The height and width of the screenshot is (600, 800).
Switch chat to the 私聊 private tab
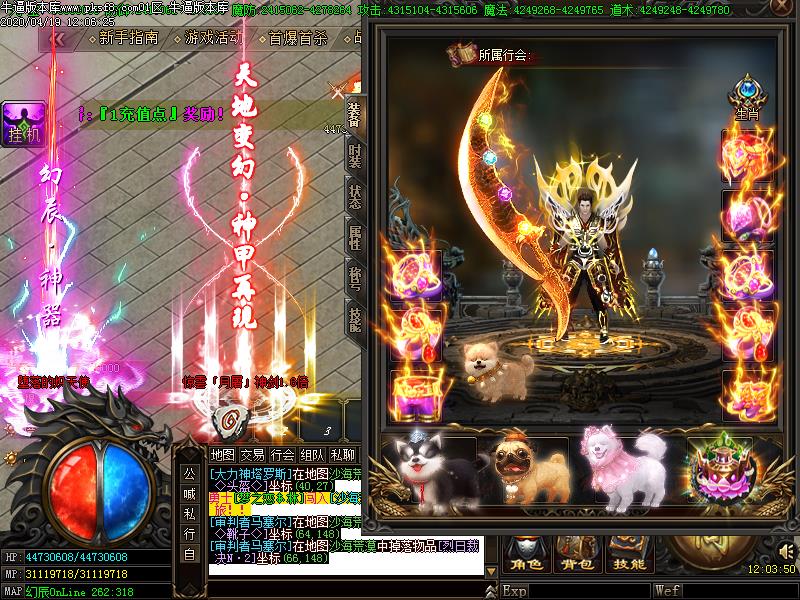343,455
